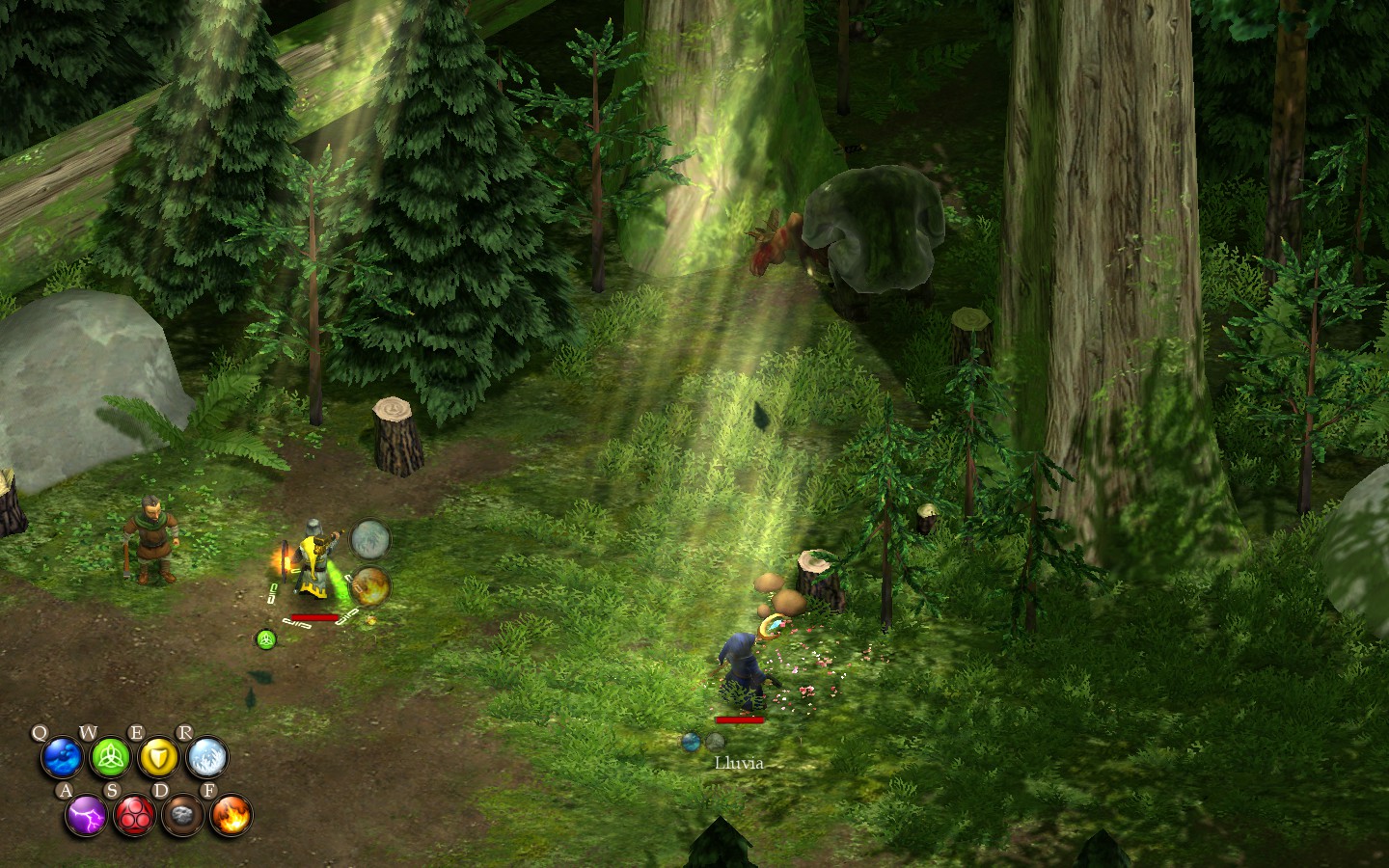Screen dimensions: 1389x868
Task: Click the gray status orb beside the blue one
Action: pyautogui.click(x=715, y=743)
